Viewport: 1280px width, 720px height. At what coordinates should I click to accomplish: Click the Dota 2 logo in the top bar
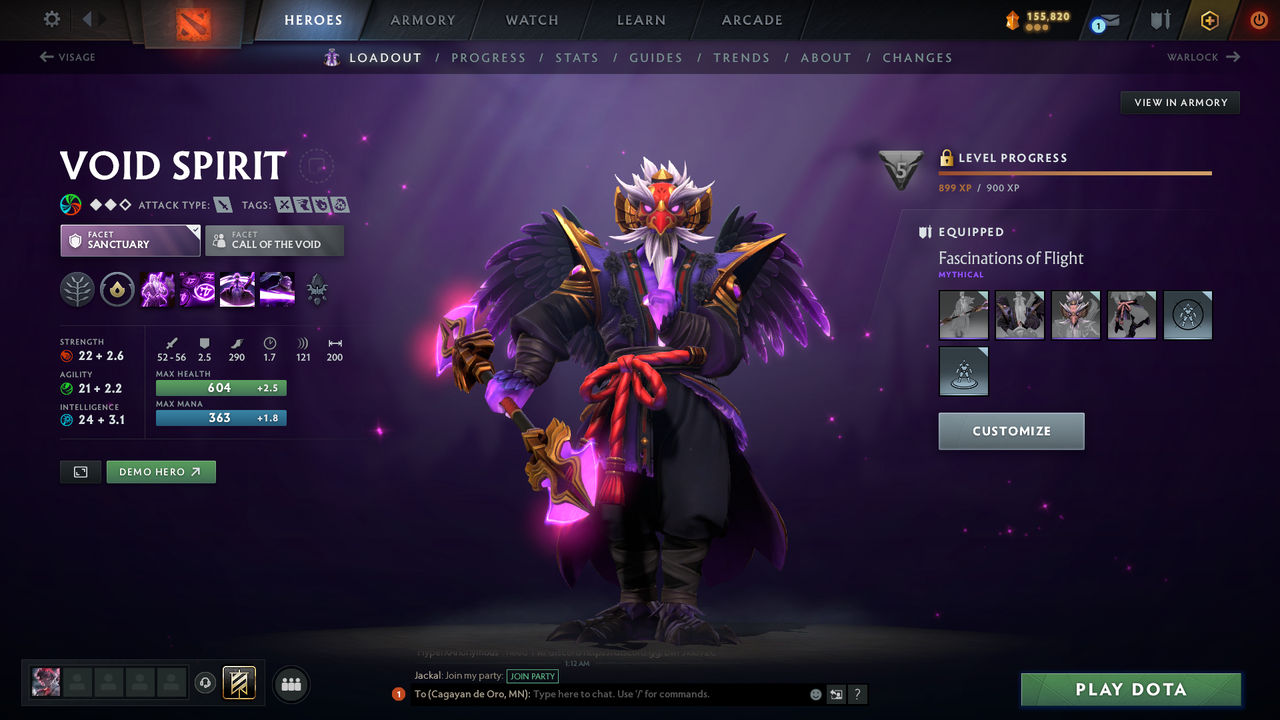click(x=193, y=25)
